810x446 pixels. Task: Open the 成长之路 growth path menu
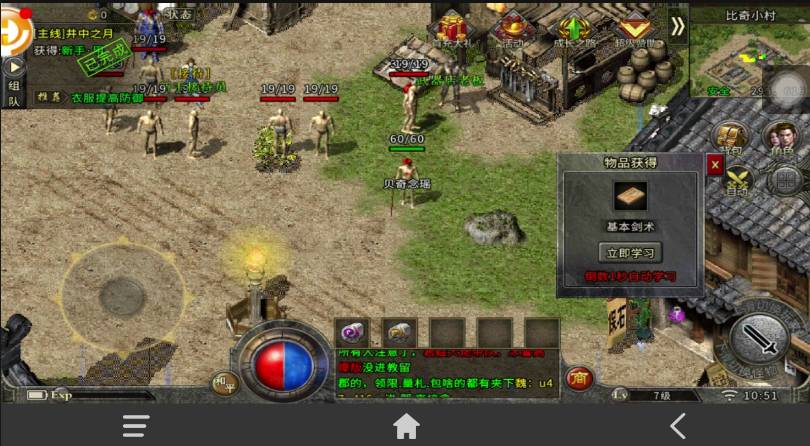[574, 30]
